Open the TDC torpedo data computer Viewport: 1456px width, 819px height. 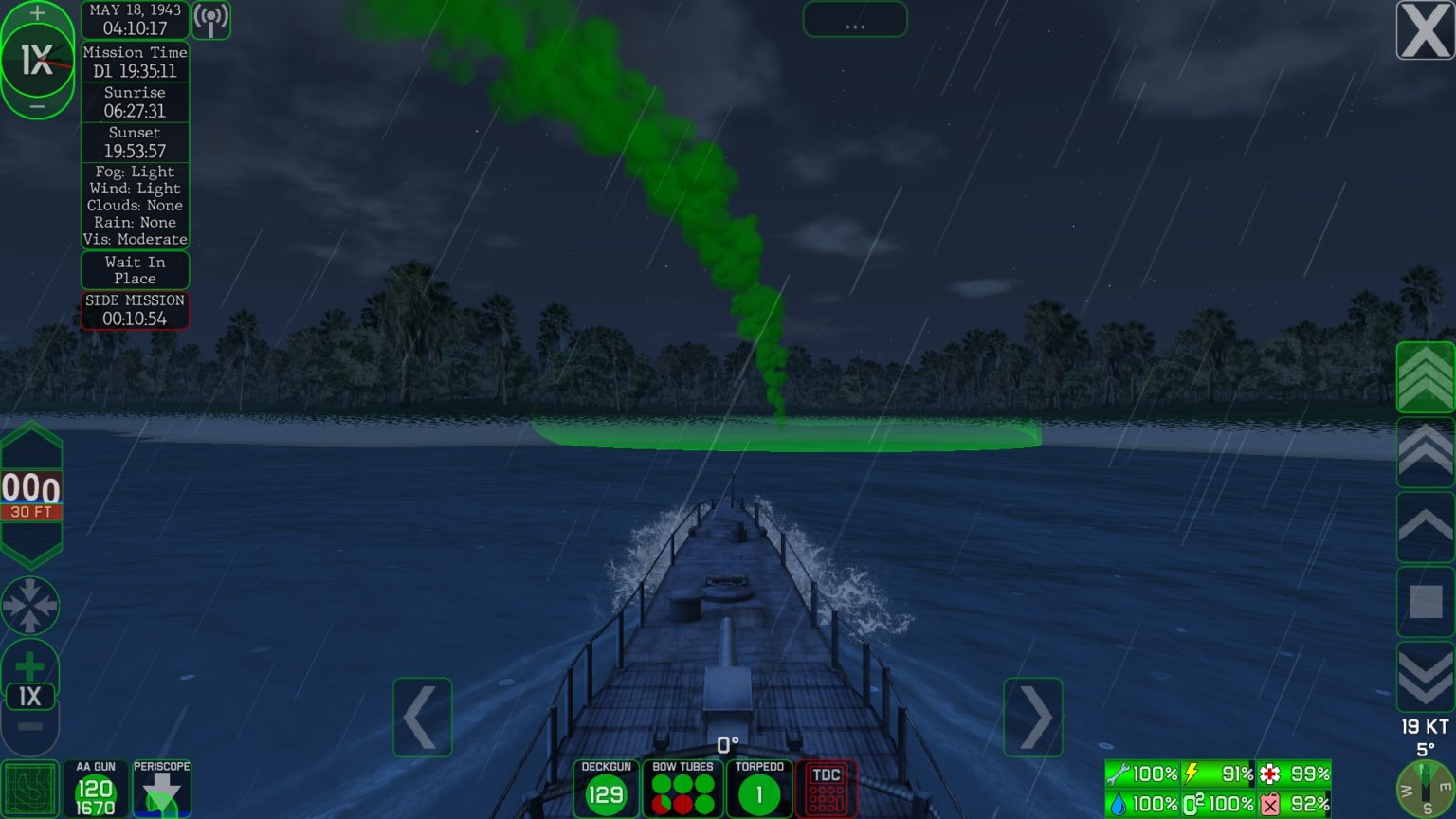coord(825,788)
